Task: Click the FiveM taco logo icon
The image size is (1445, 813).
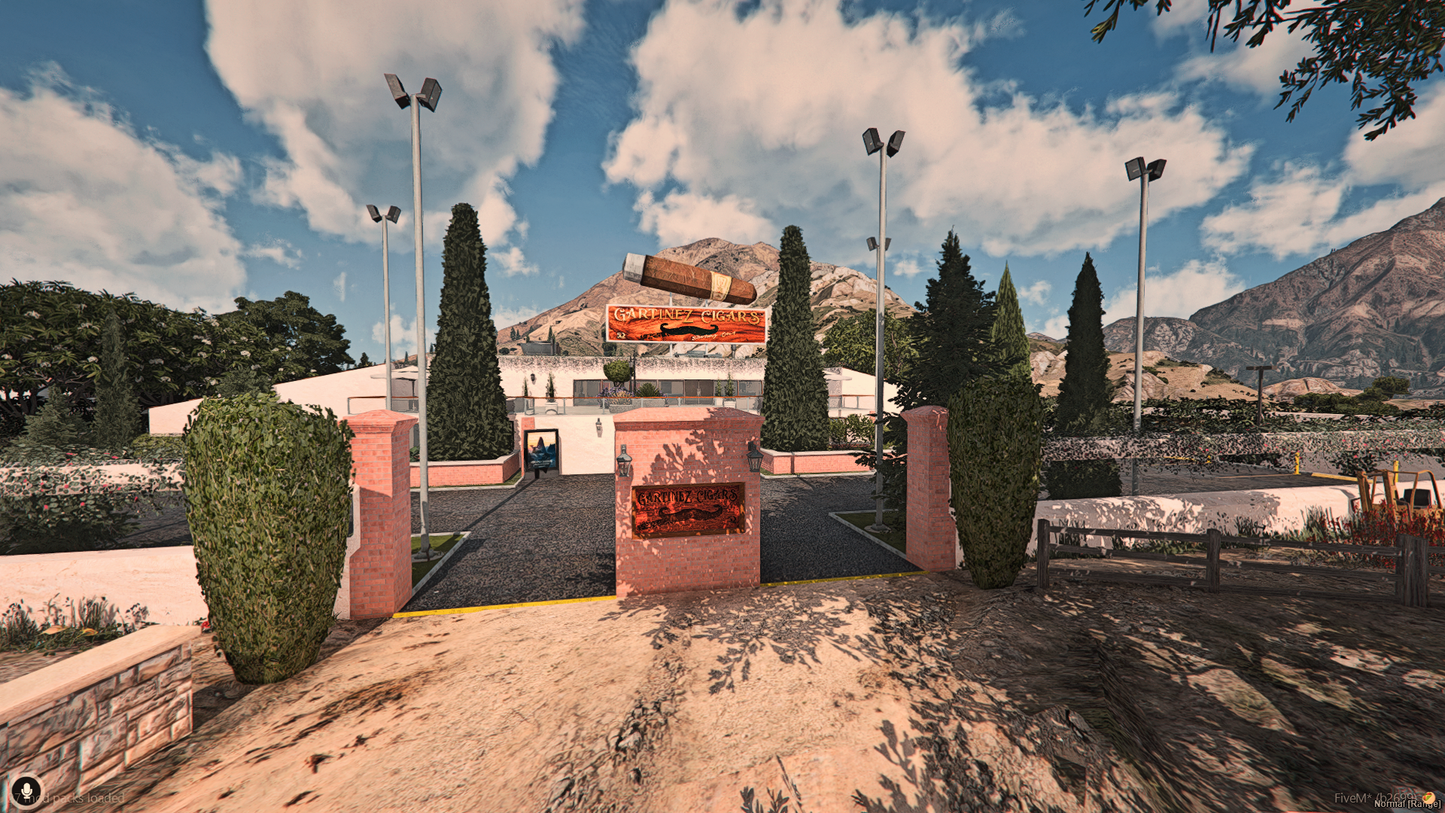Action: (1428, 797)
